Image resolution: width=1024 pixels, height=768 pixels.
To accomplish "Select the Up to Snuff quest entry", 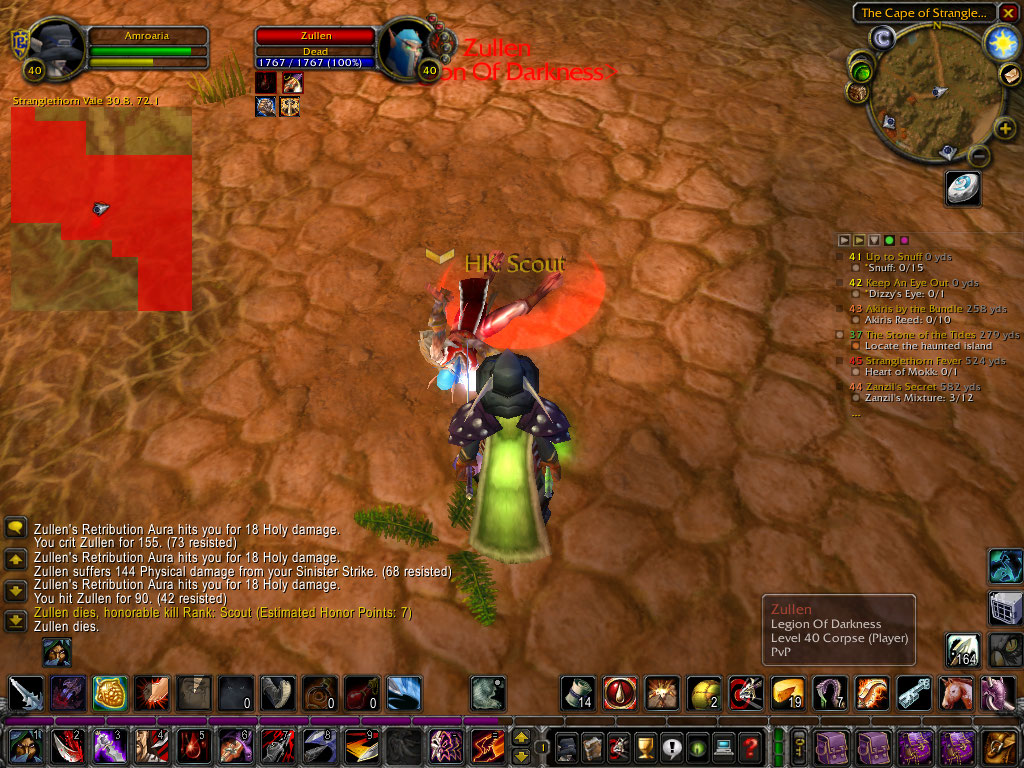I will pos(895,257).
